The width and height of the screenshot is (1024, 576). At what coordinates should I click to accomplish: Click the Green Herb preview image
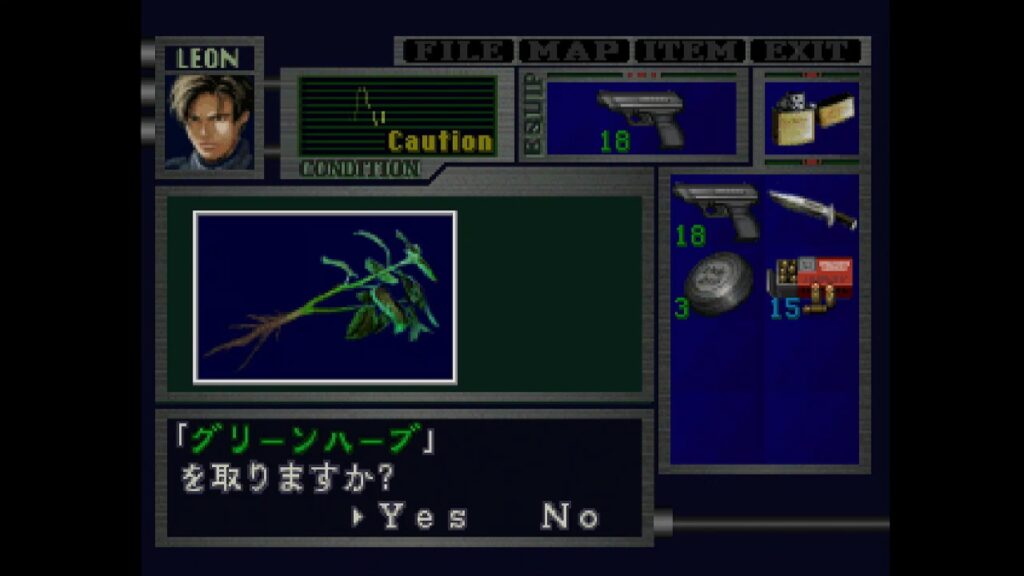pos(325,296)
